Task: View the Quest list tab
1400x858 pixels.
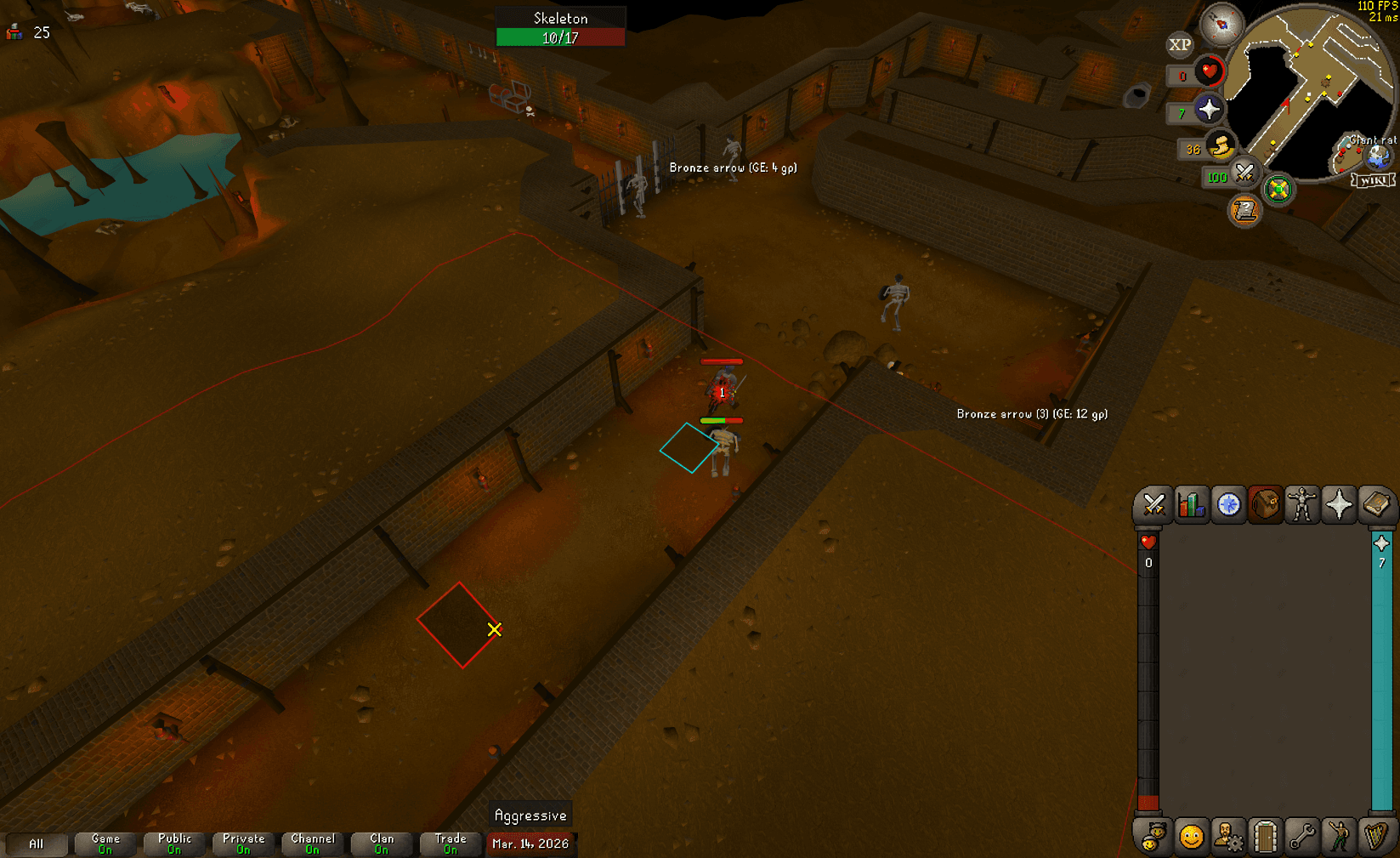Action: tap(1228, 504)
